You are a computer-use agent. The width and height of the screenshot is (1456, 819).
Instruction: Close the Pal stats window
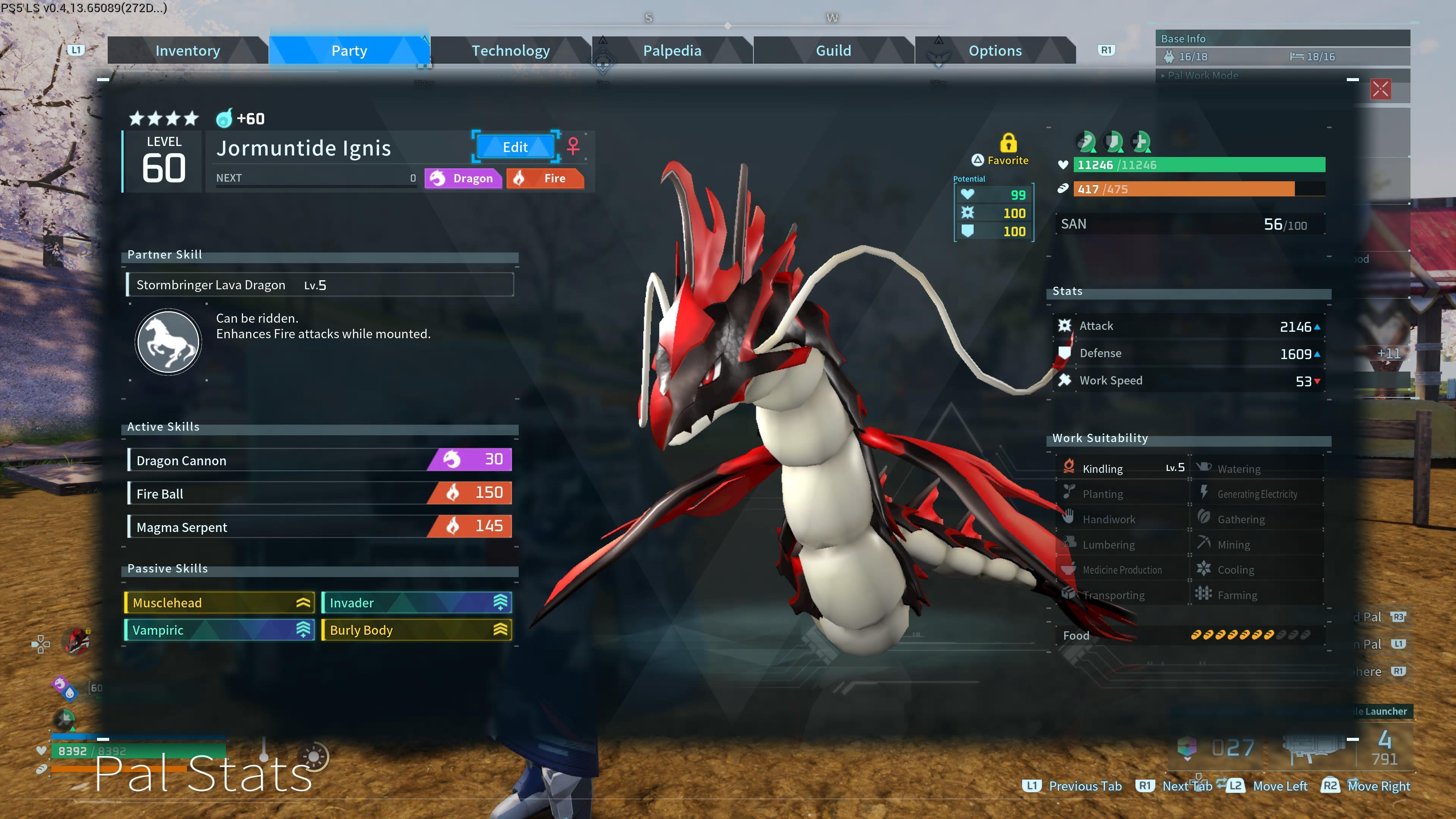coord(1380,89)
